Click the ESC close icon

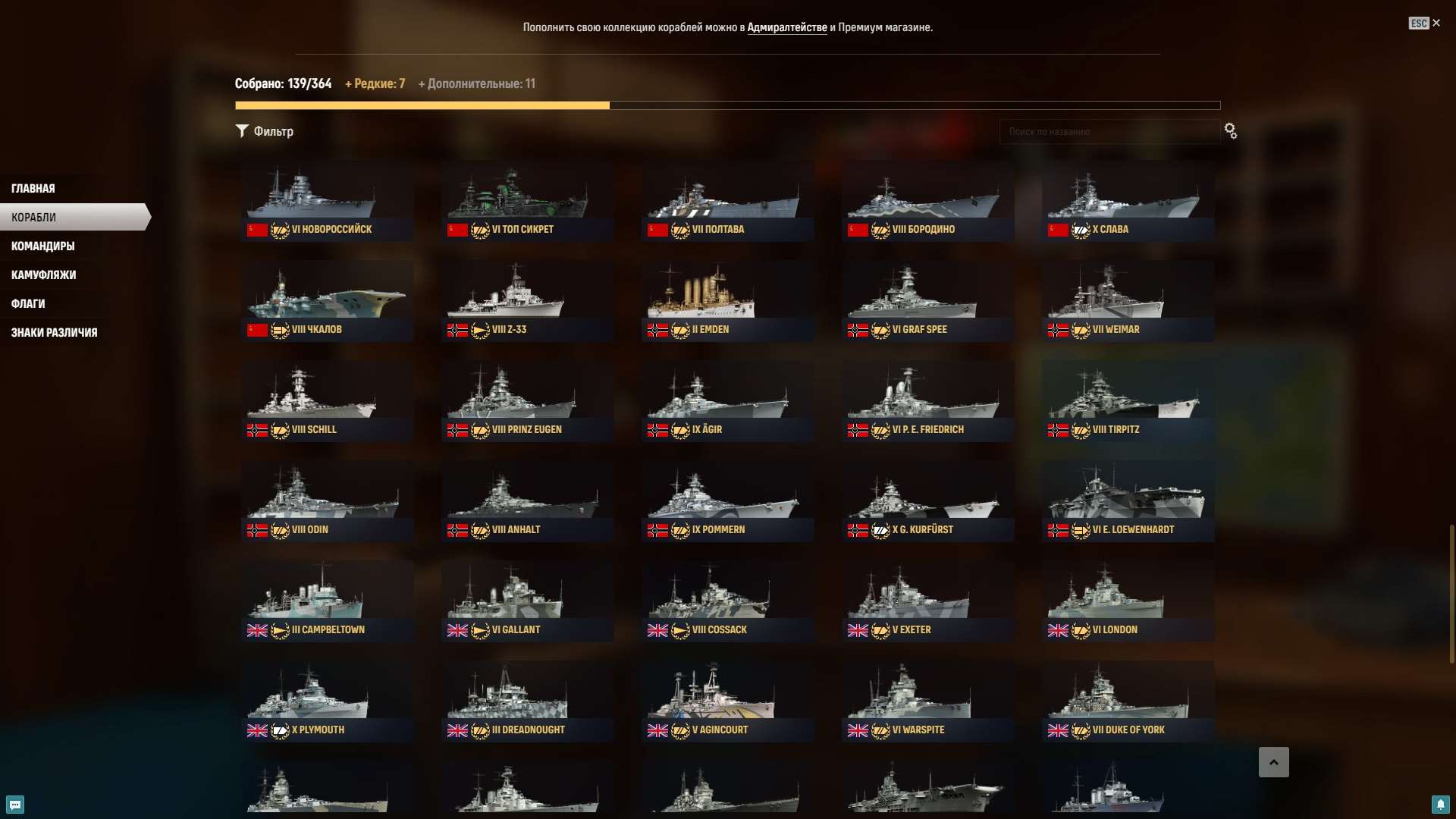[1436, 23]
